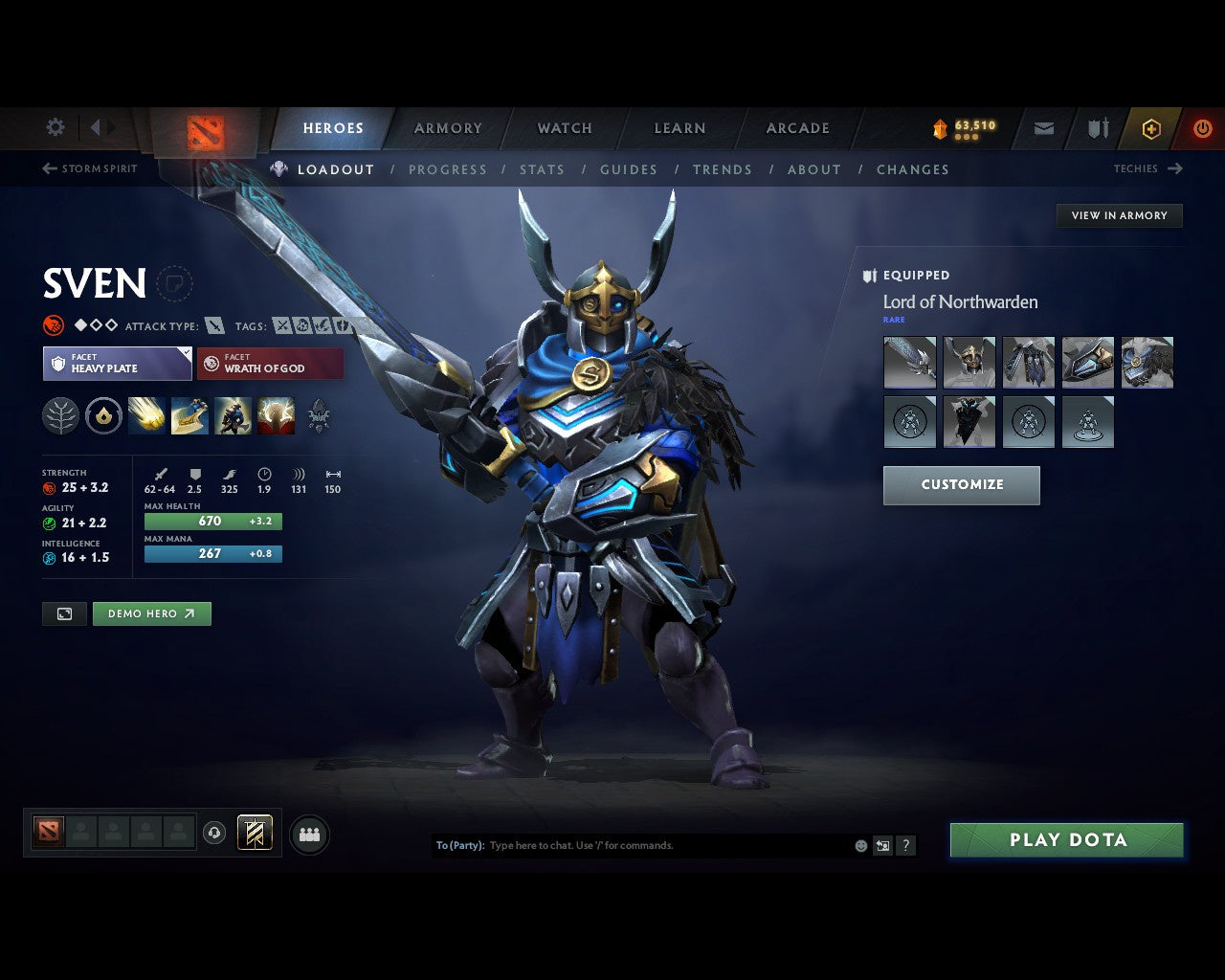Open the friends social icon near chat
The image size is (1225, 980).
(308, 834)
